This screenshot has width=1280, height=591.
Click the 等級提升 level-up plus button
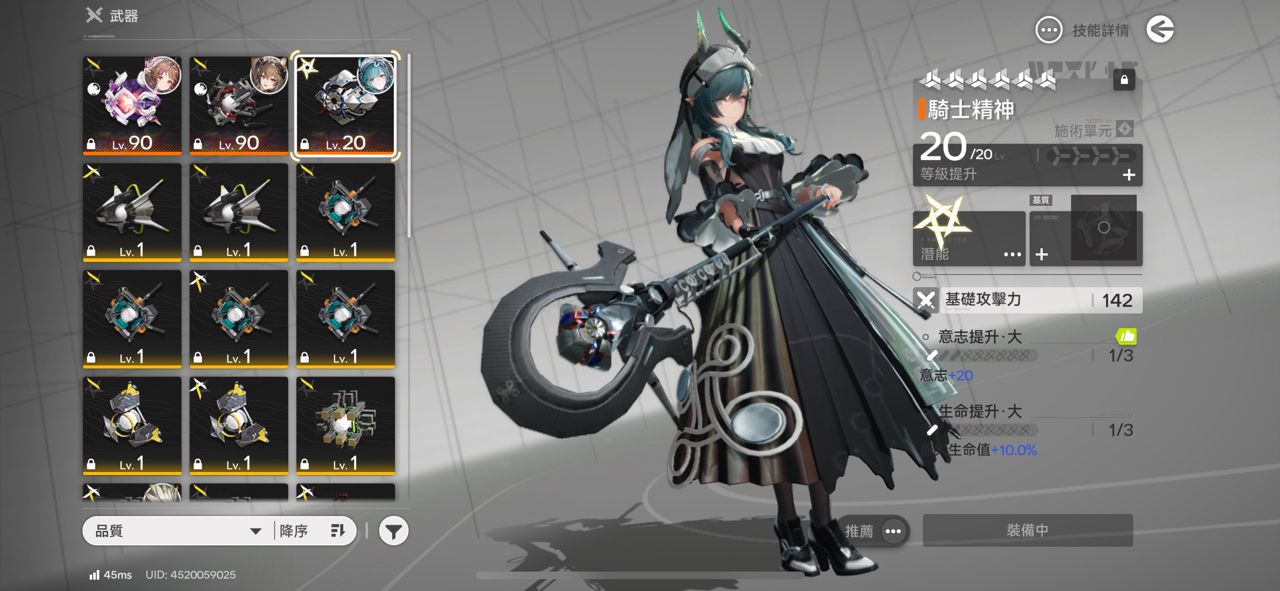1129,175
